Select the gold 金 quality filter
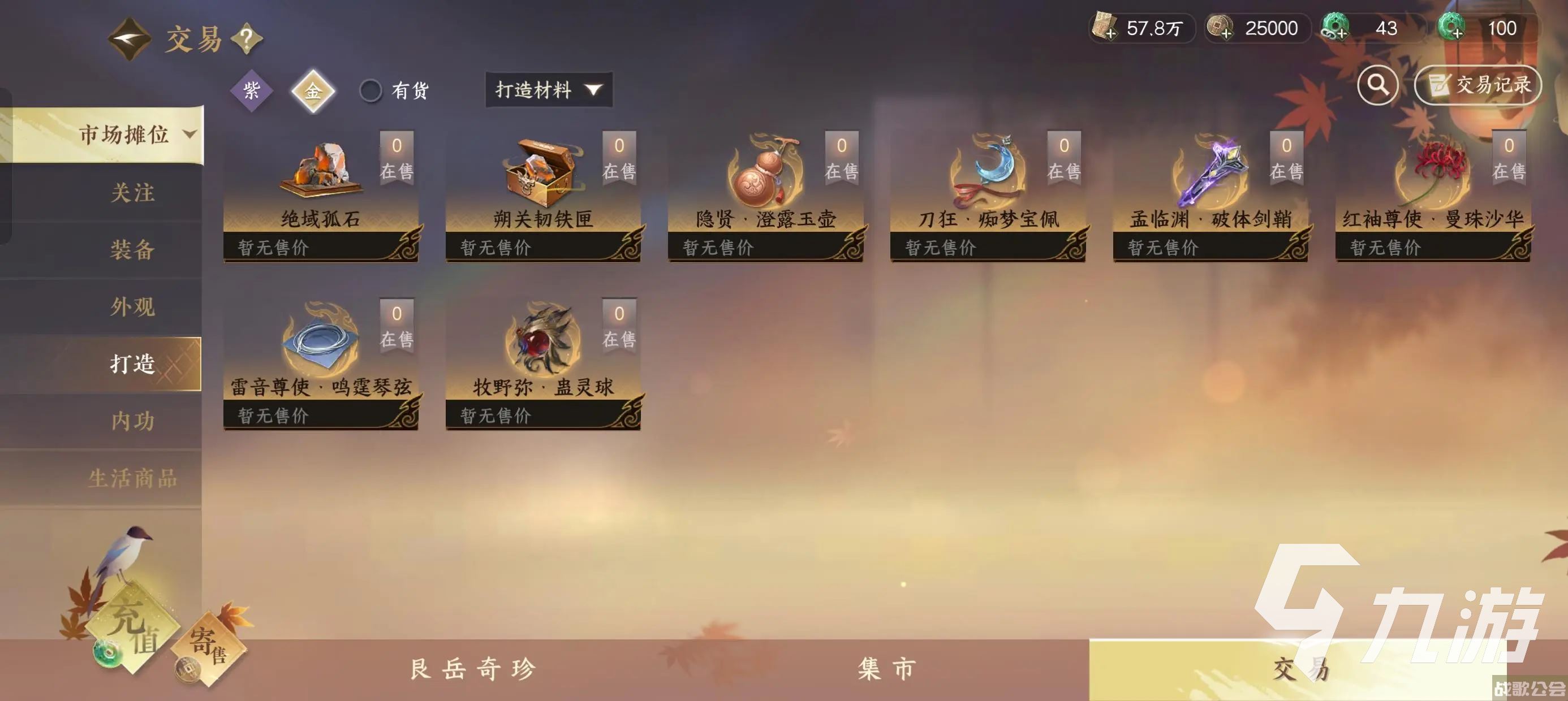Screen dimensions: 1568x701 pos(313,91)
